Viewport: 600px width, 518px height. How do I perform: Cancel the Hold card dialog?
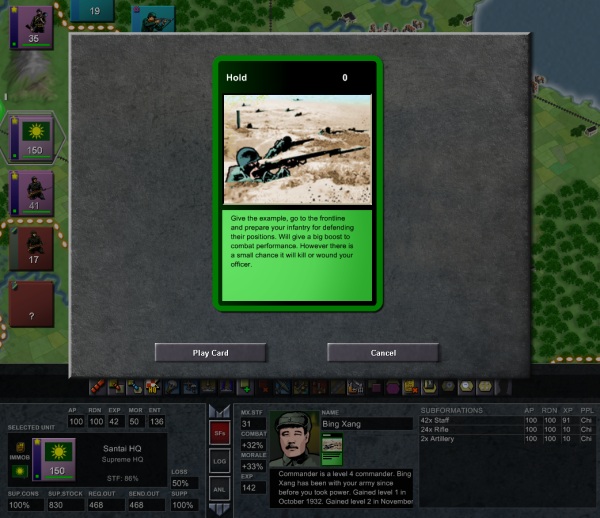[x=383, y=352]
